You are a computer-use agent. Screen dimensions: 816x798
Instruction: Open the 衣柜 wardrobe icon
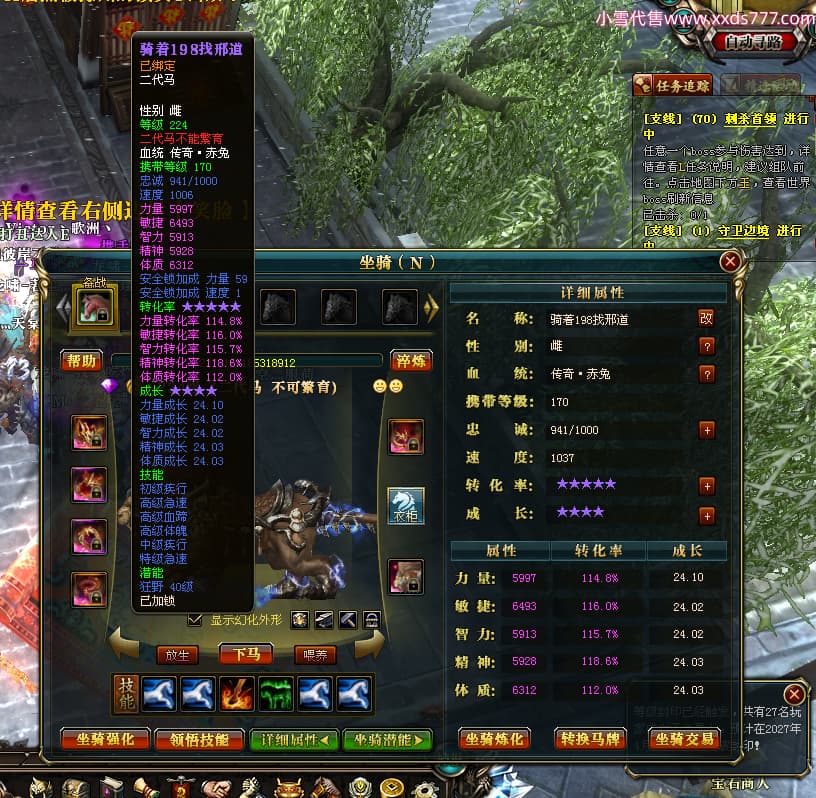tap(406, 506)
